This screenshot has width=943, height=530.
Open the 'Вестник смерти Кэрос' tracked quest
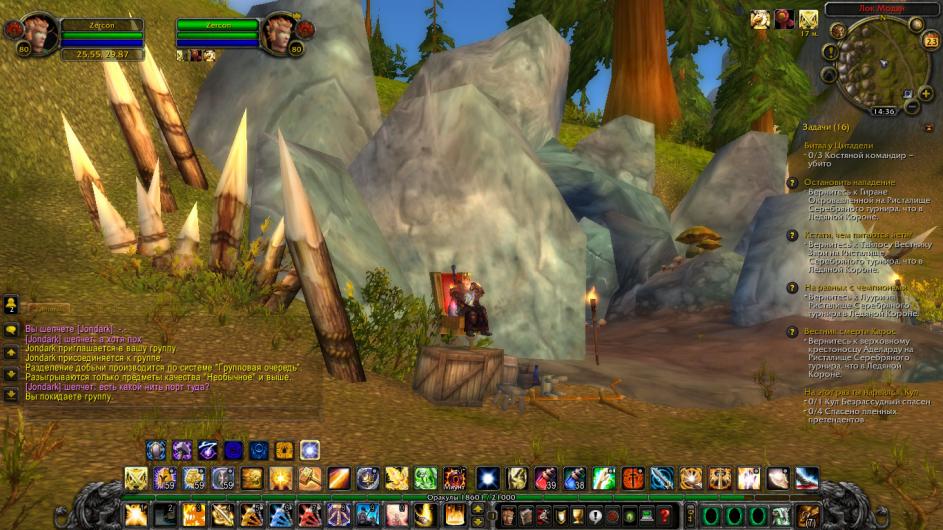[851, 330]
